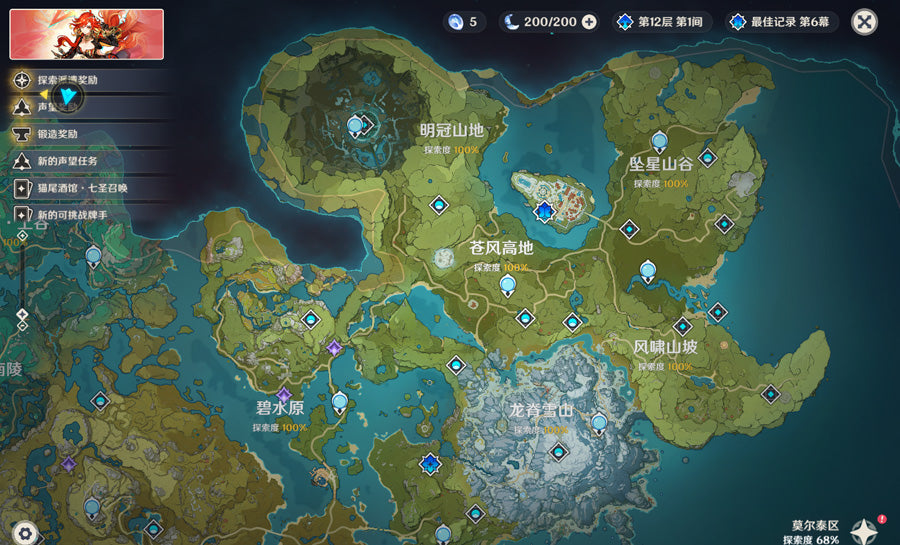Close the map screen
Screen dimensions: 900x545
(x=864, y=21)
